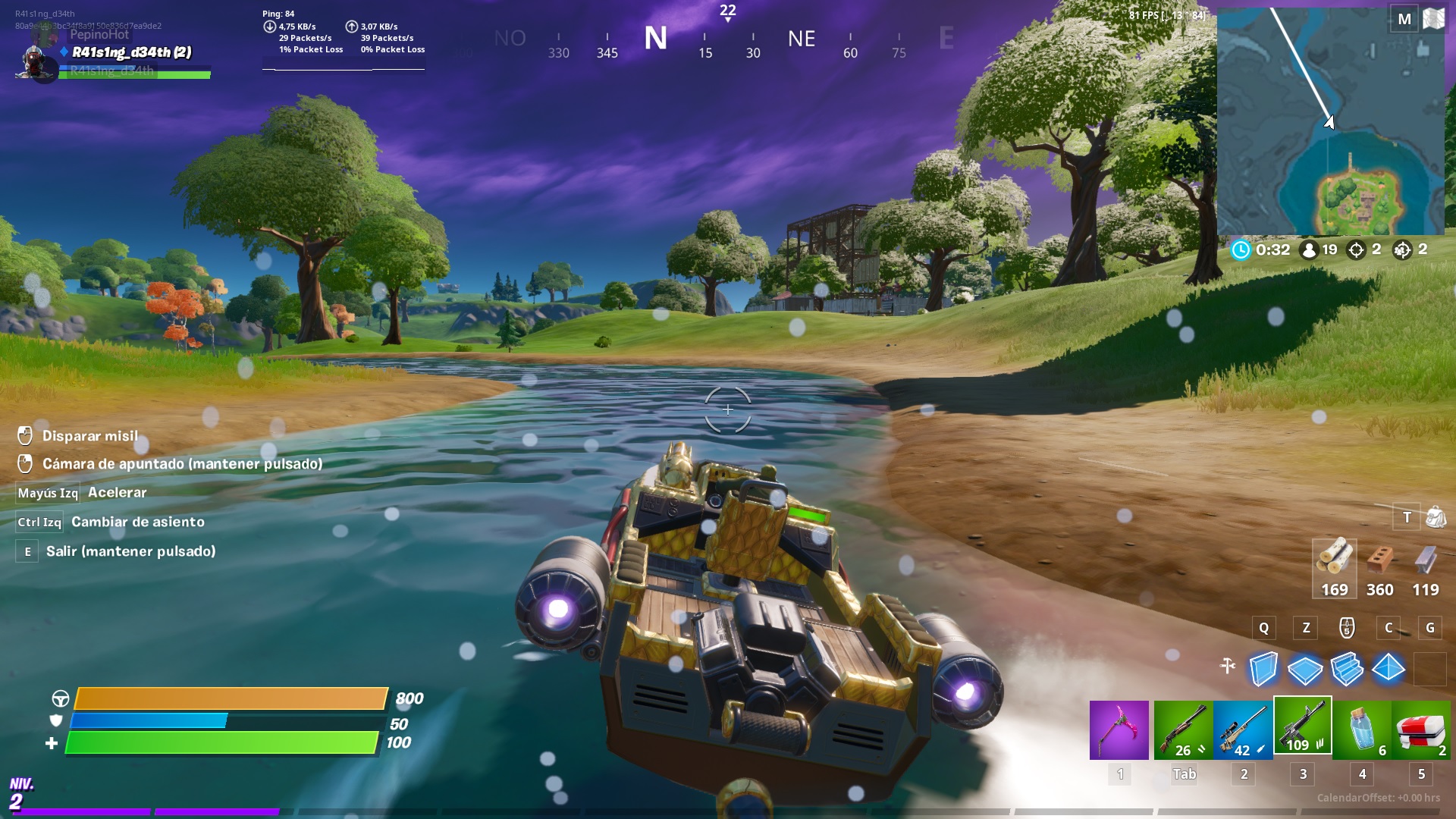Select the pink scythe pickaxe slot
The width and height of the screenshot is (1456, 819).
[x=1119, y=730]
